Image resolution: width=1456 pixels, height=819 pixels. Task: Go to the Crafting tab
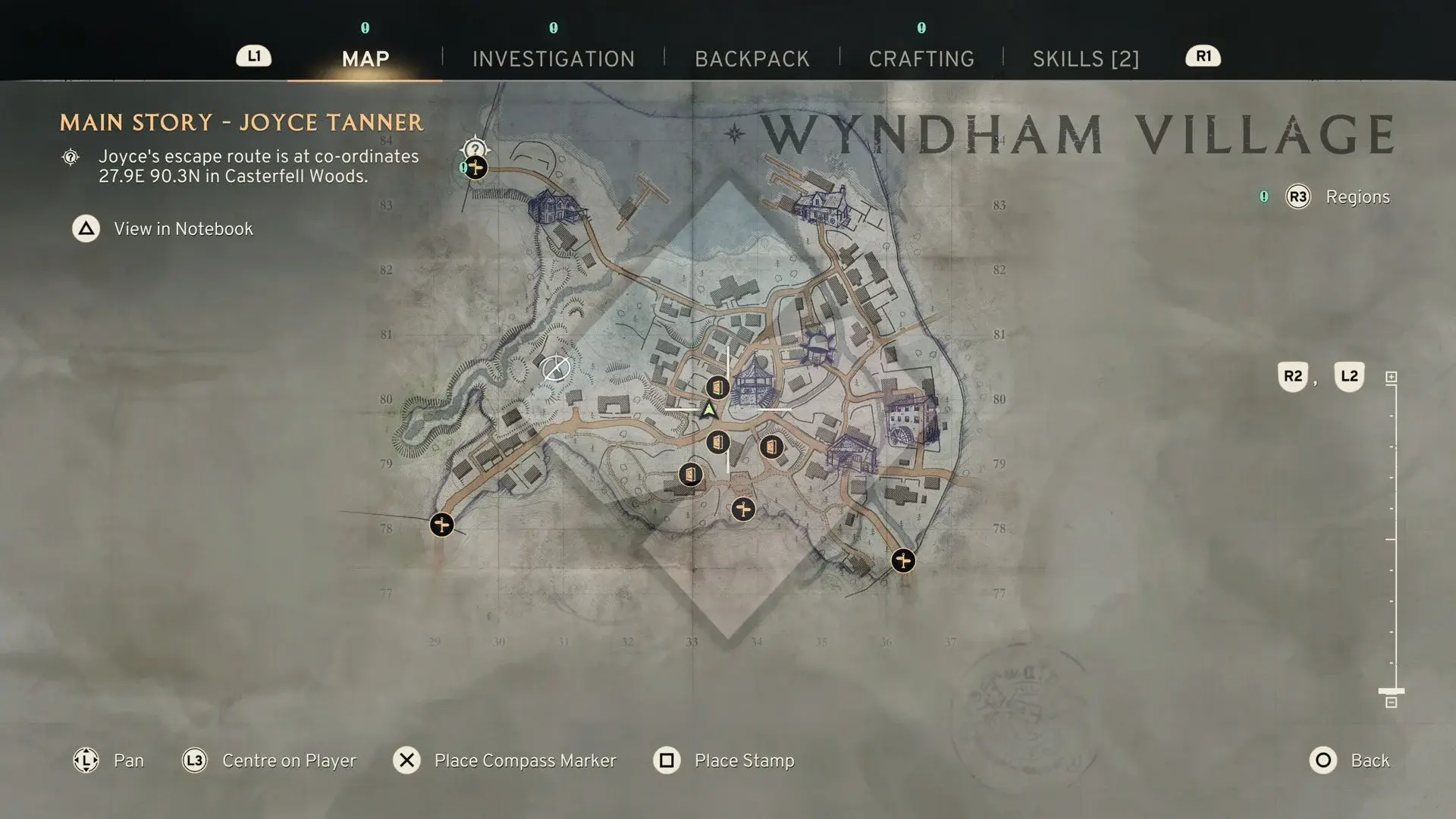pos(921,58)
